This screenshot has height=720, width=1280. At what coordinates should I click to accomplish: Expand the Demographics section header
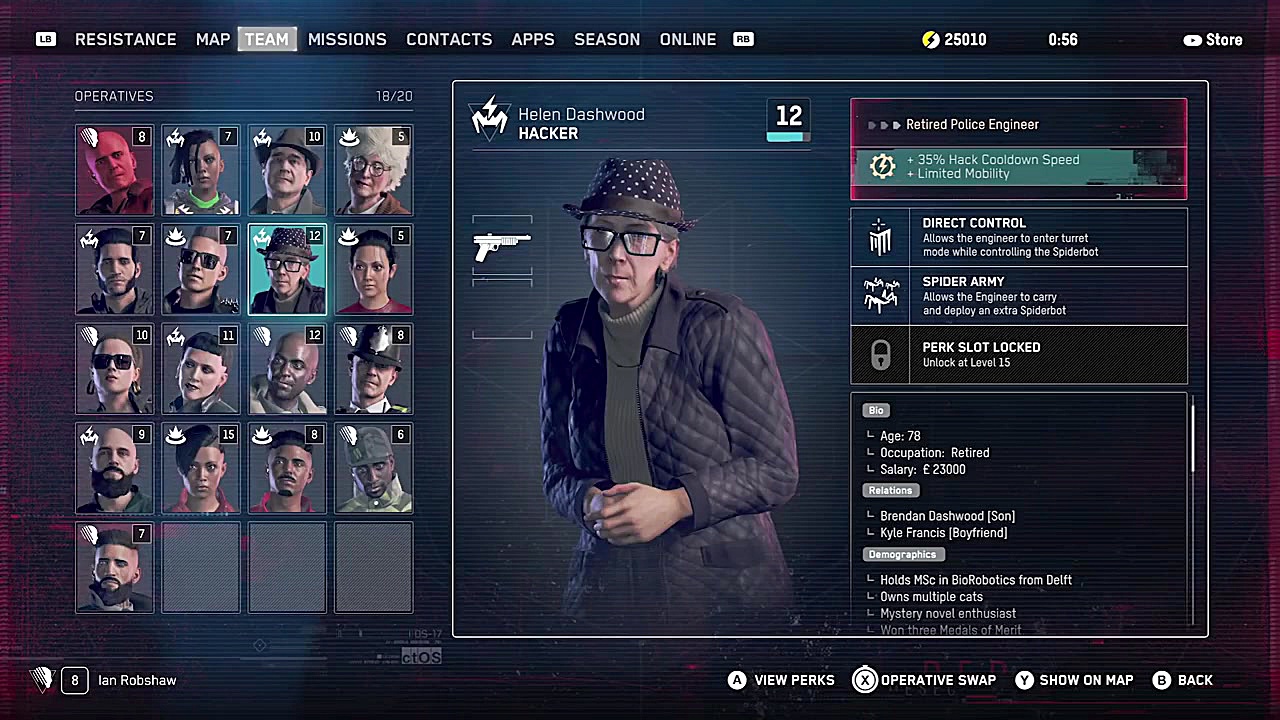902,554
